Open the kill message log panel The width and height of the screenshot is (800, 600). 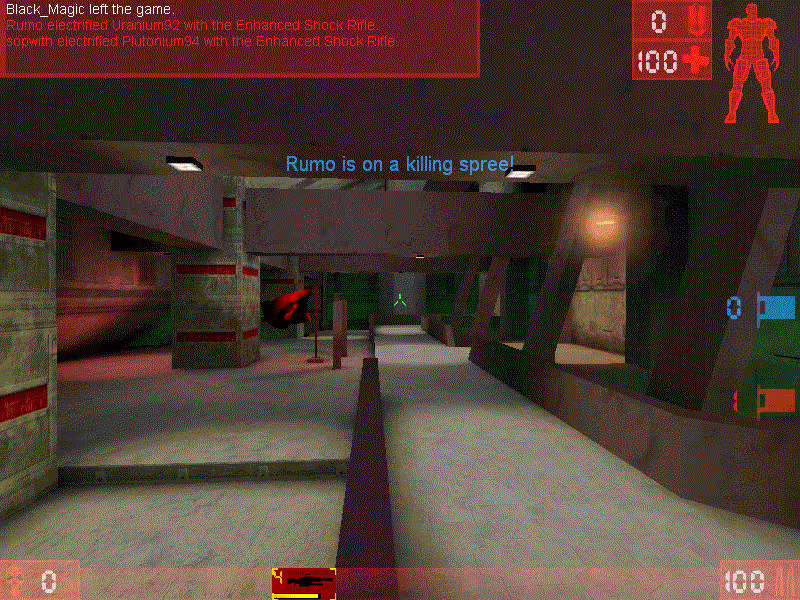coord(240,39)
